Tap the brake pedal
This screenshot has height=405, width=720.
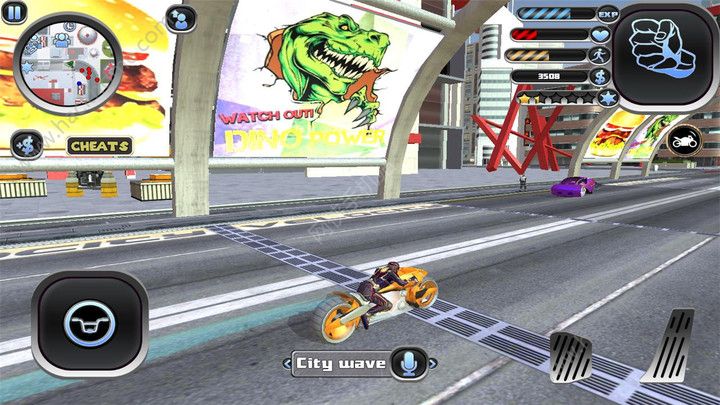(x=571, y=357)
